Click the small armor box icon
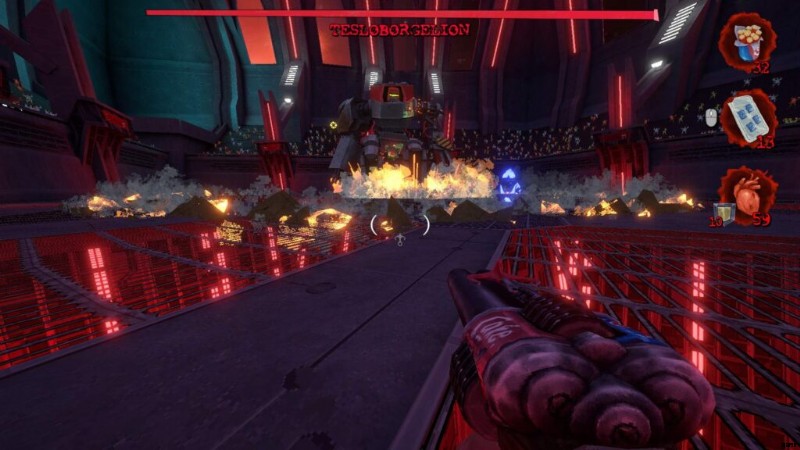Image resolution: width=800 pixels, height=450 pixels. pos(724,212)
